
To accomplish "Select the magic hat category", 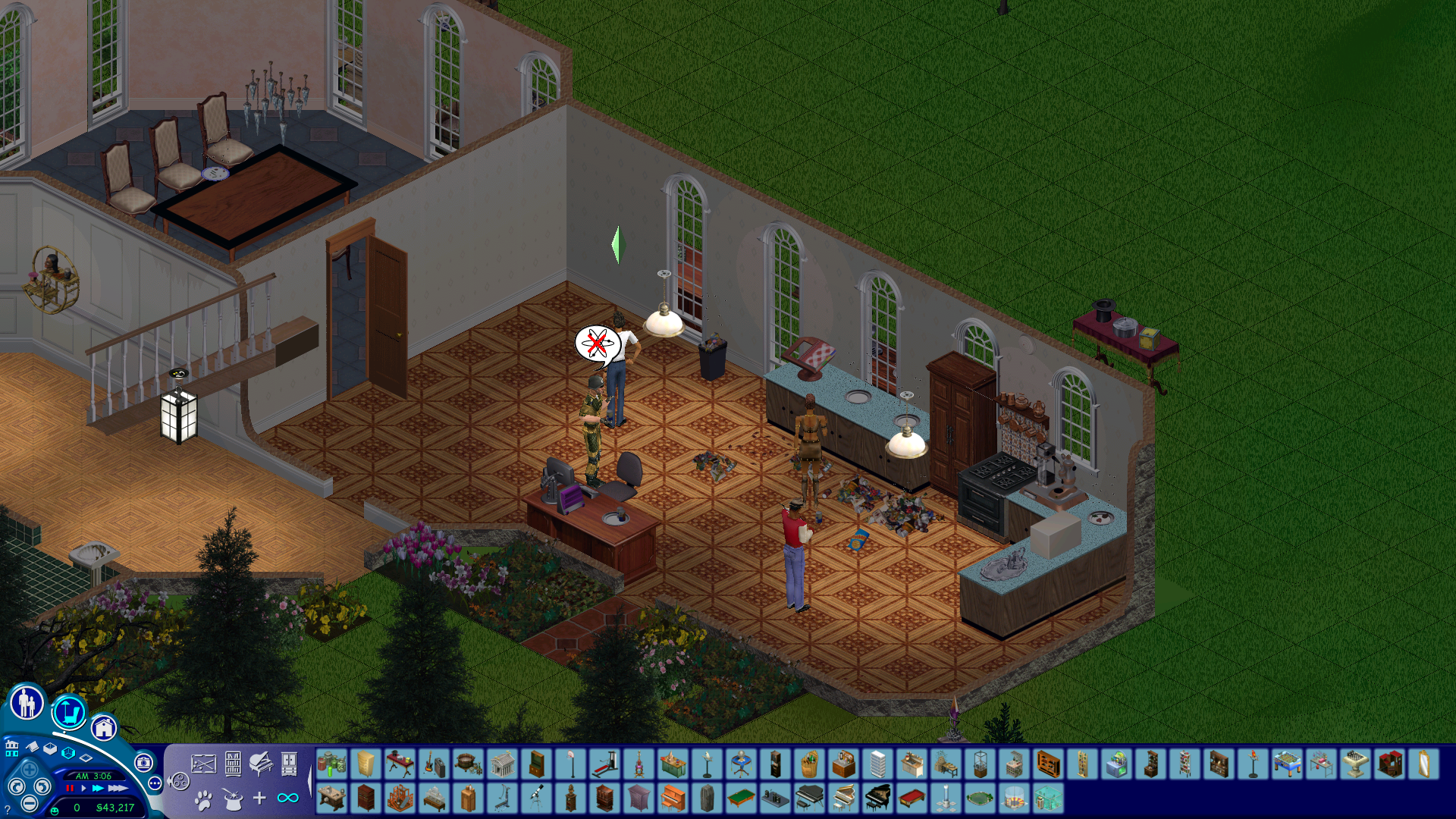I will click(x=232, y=799).
